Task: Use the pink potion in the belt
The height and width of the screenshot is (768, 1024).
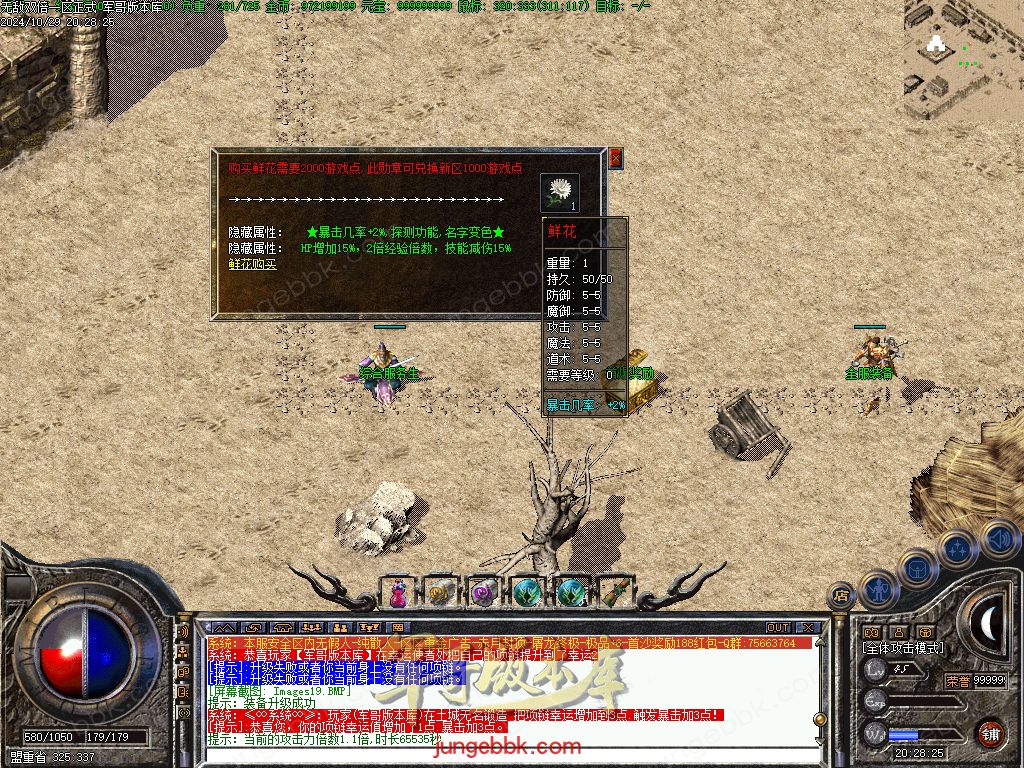Action: click(x=397, y=592)
